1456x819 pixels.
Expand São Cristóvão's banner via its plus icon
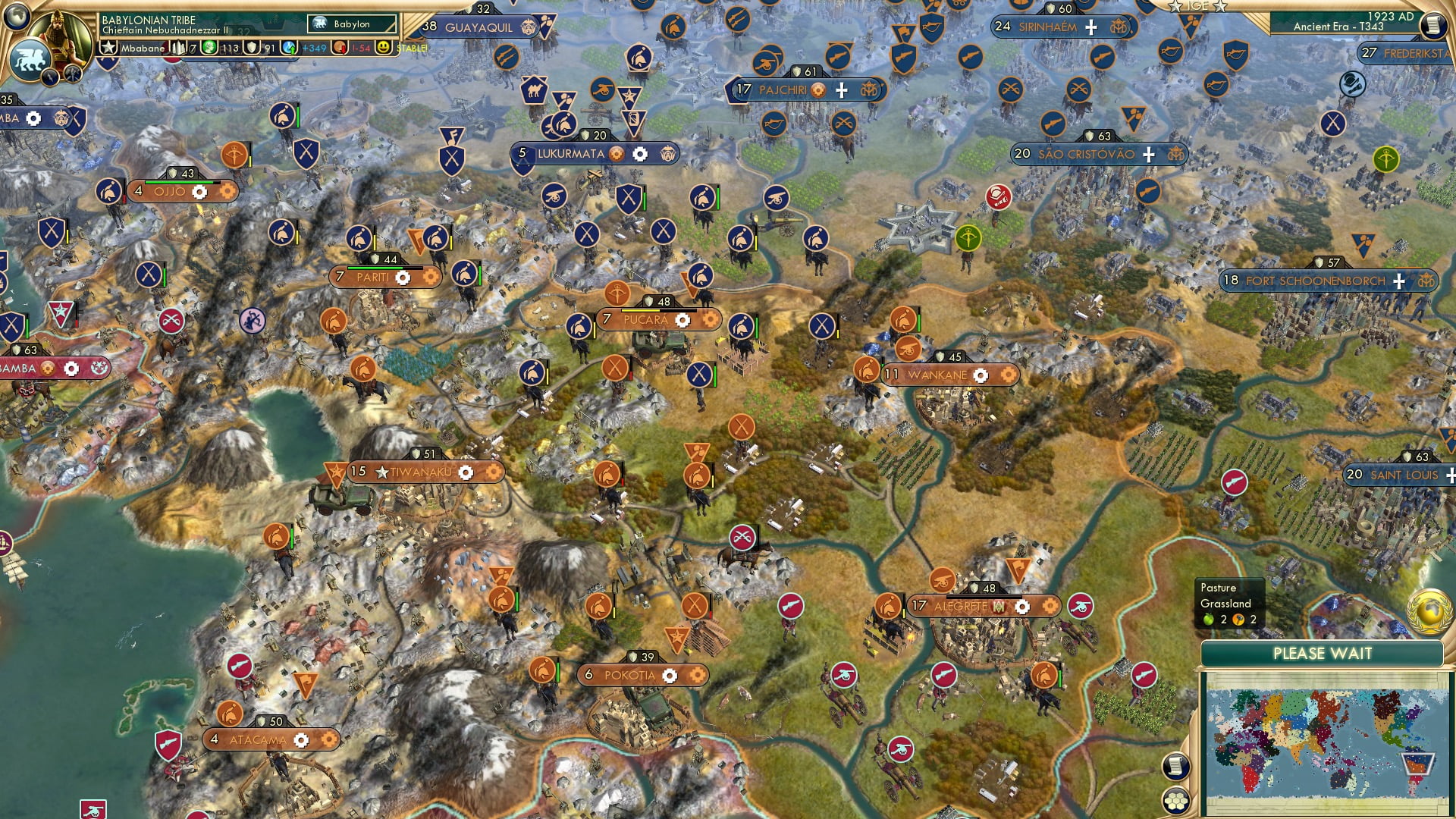pyautogui.click(x=1148, y=153)
